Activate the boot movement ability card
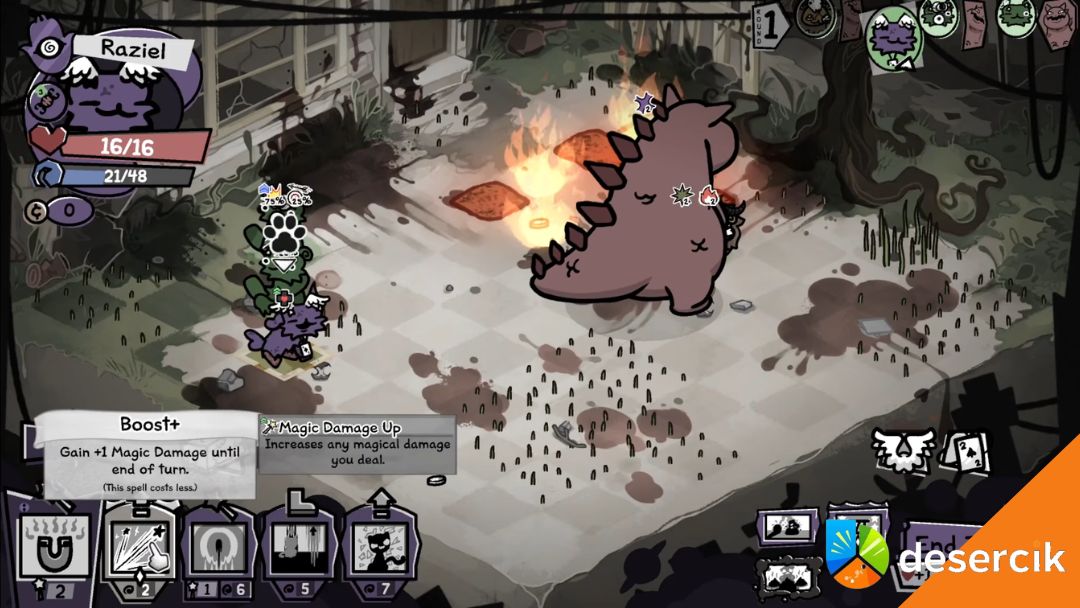The height and width of the screenshot is (608, 1080). [x=296, y=552]
